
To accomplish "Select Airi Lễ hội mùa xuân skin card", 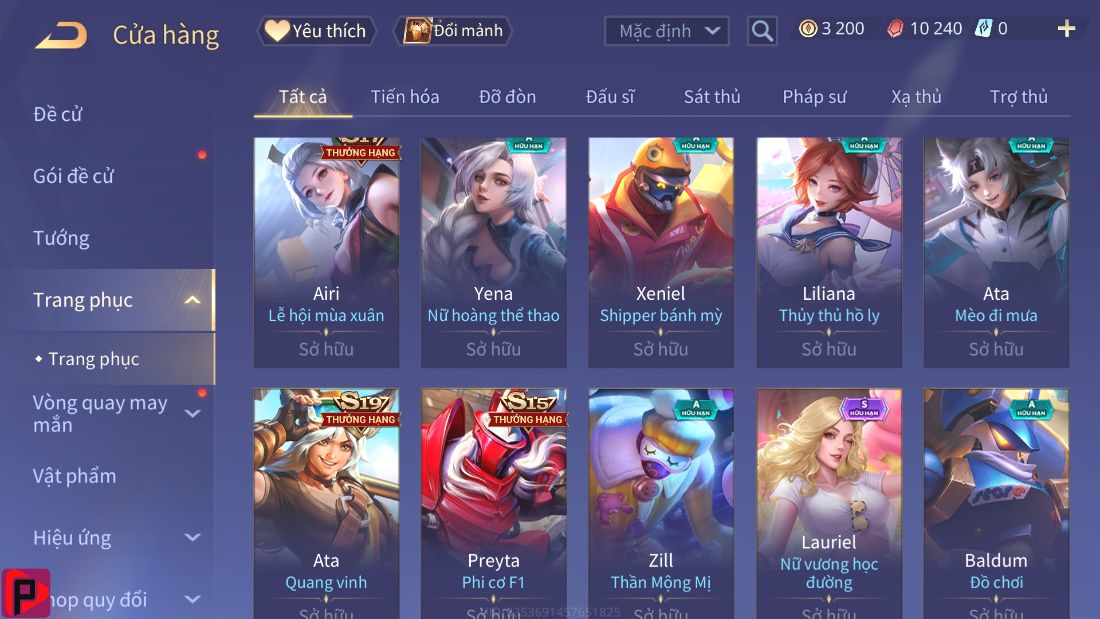I will (x=326, y=251).
